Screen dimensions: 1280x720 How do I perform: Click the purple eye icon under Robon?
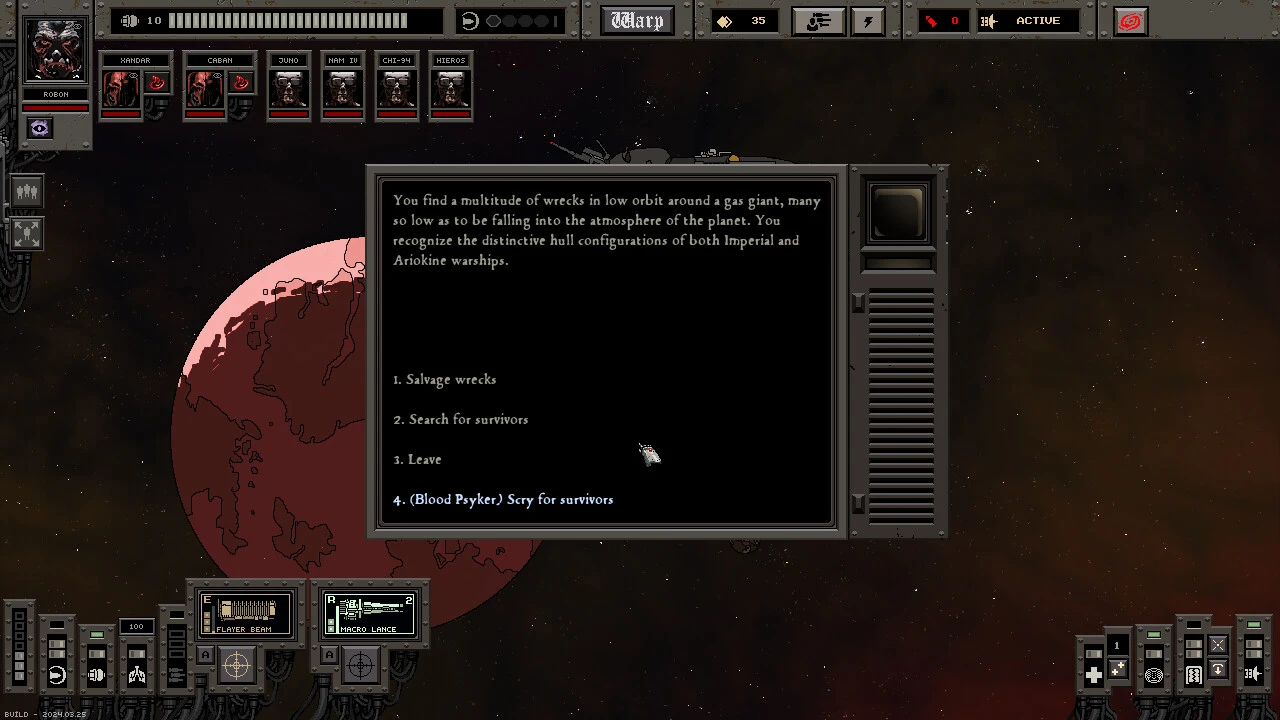coord(39,128)
